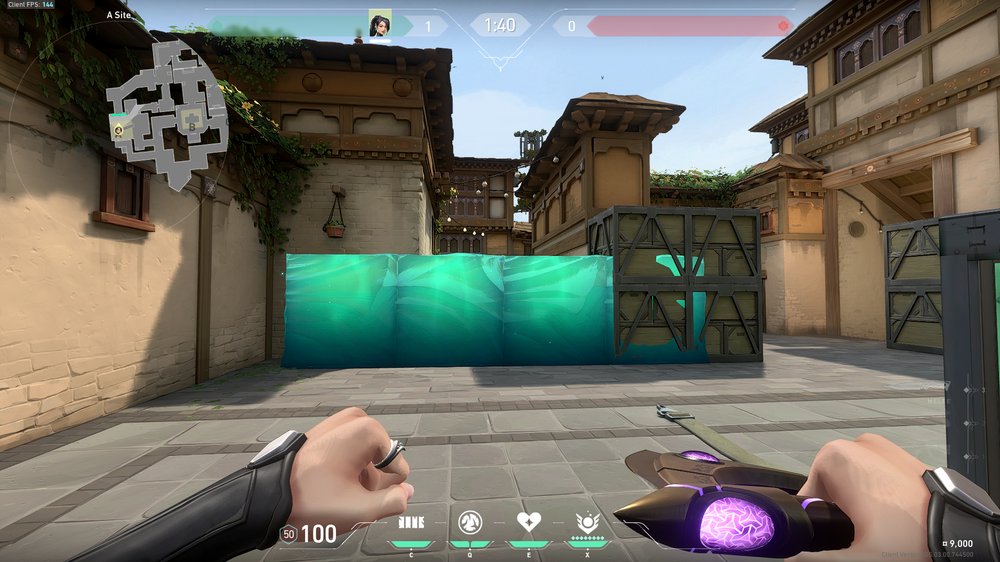The height and width of the screenshot is (562, 1000).
Task: Use the Slow Orb ability icon
Action: coord(469,522)
